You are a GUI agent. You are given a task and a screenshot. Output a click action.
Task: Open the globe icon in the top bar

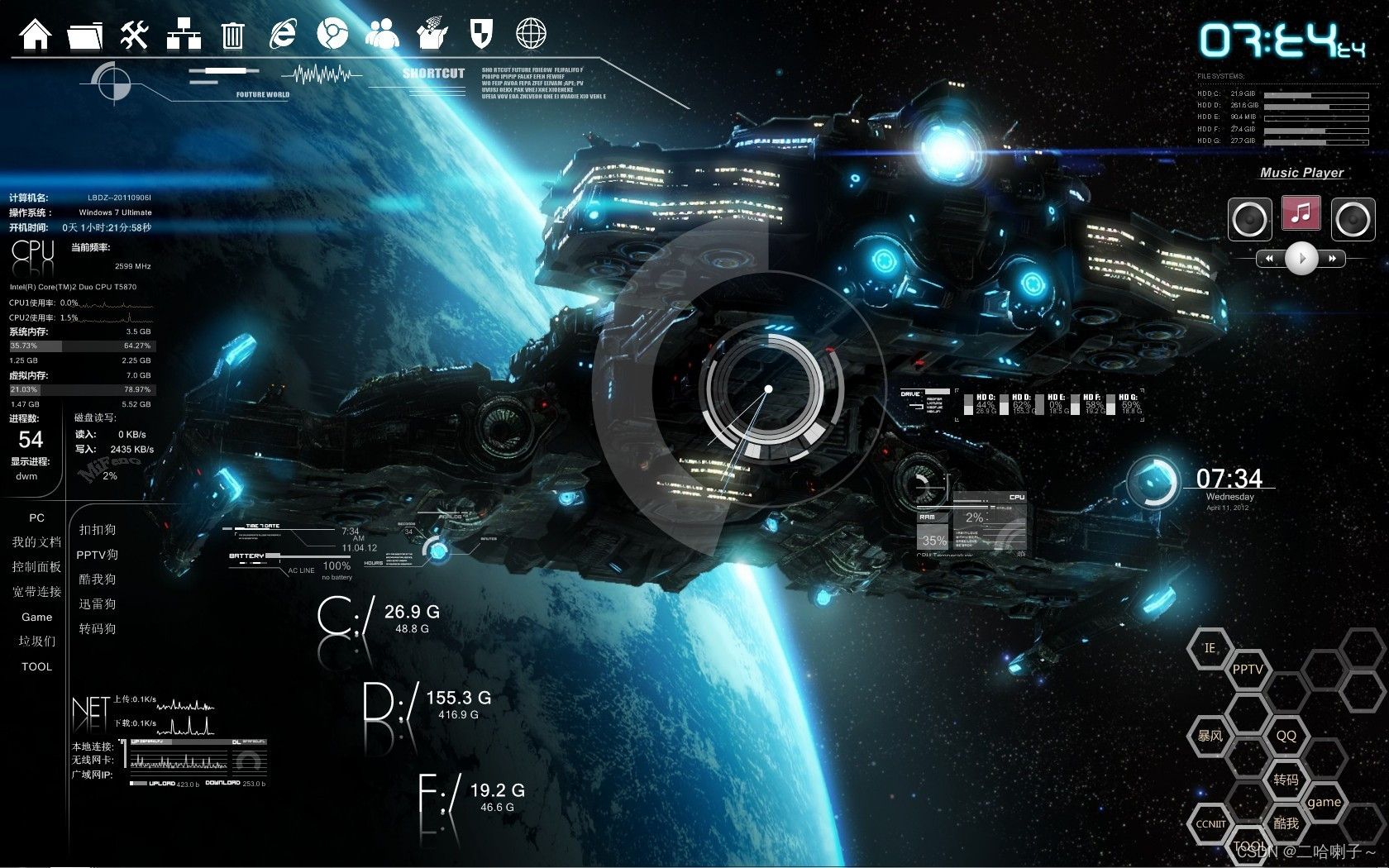pyautogui.click(x=531, y=35)
